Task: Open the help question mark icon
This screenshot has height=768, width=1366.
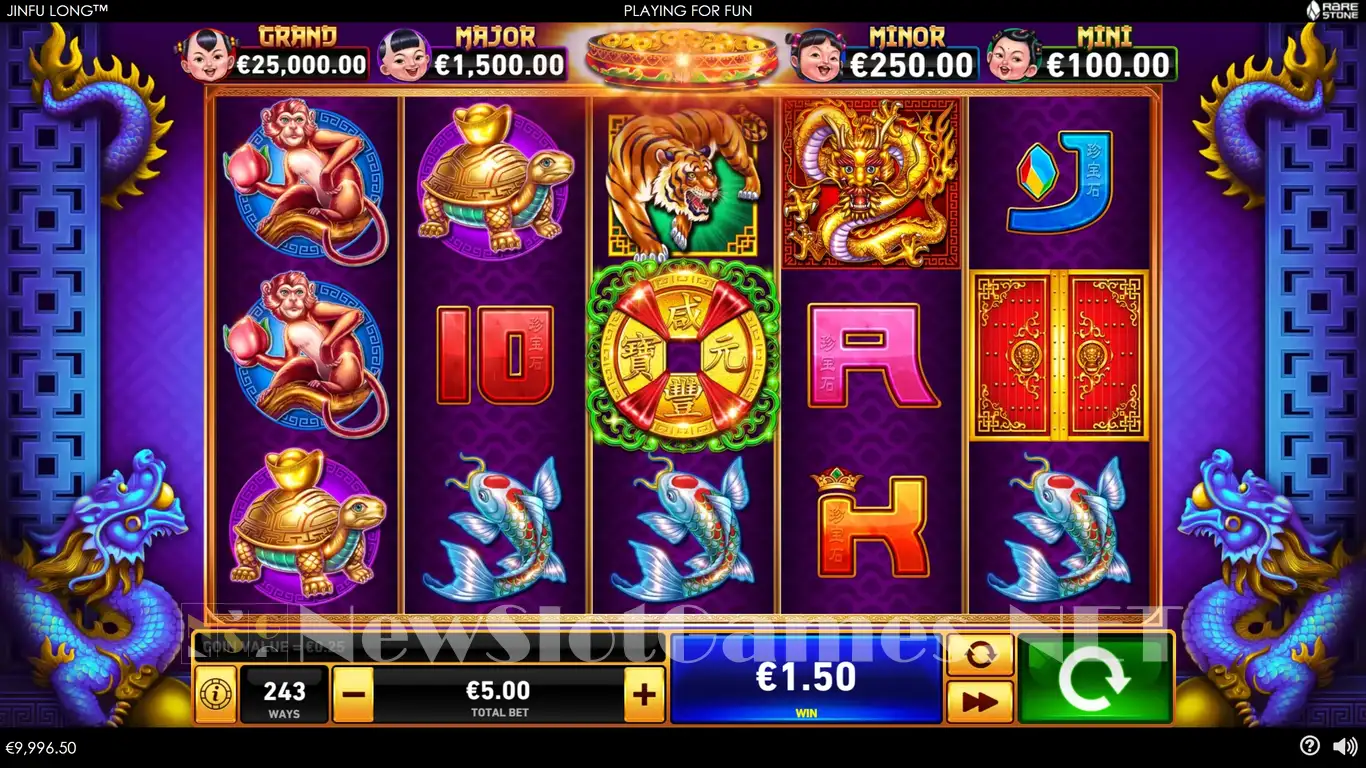Action: 1310,746
